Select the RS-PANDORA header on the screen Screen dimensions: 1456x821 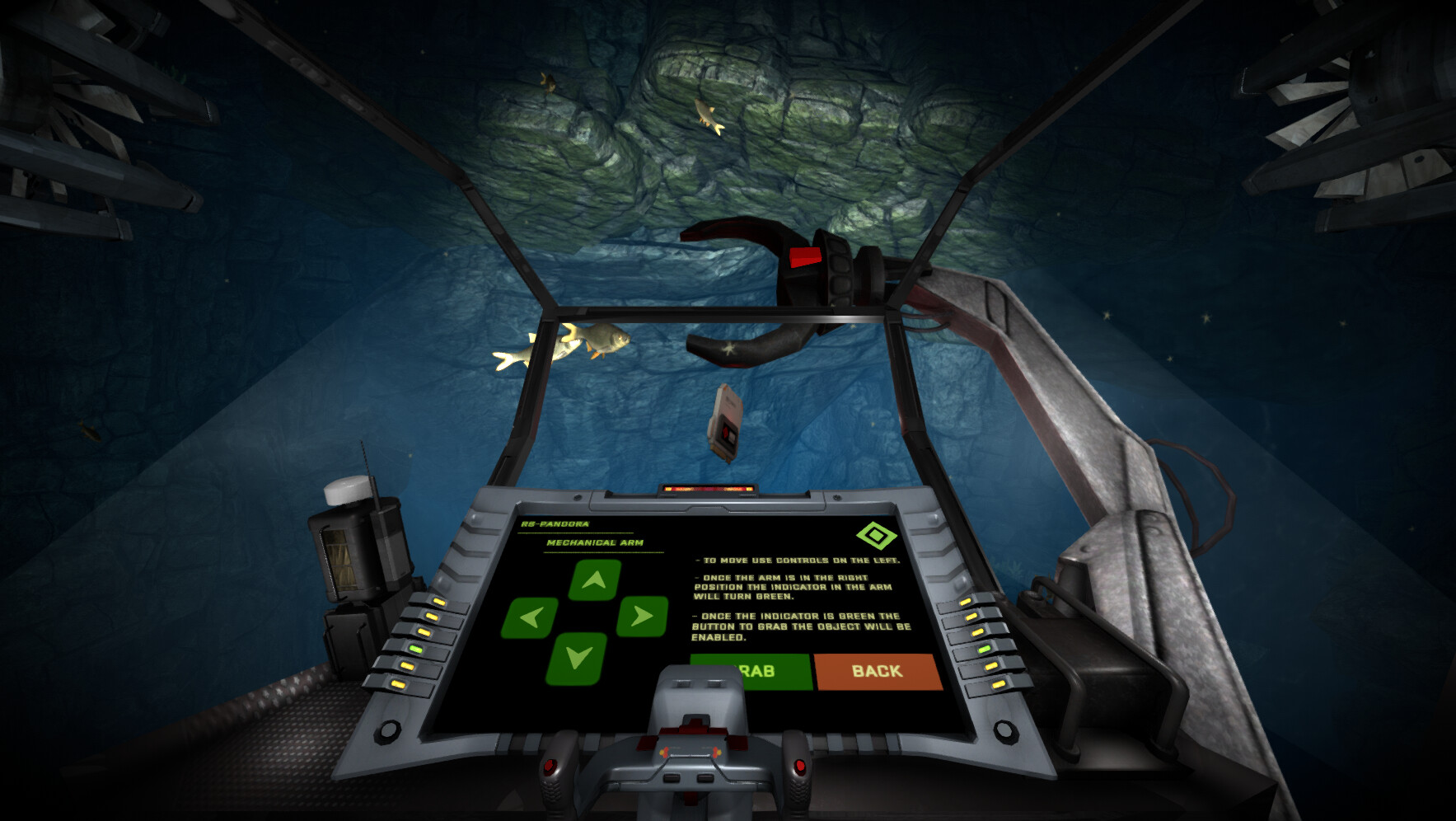554,523
